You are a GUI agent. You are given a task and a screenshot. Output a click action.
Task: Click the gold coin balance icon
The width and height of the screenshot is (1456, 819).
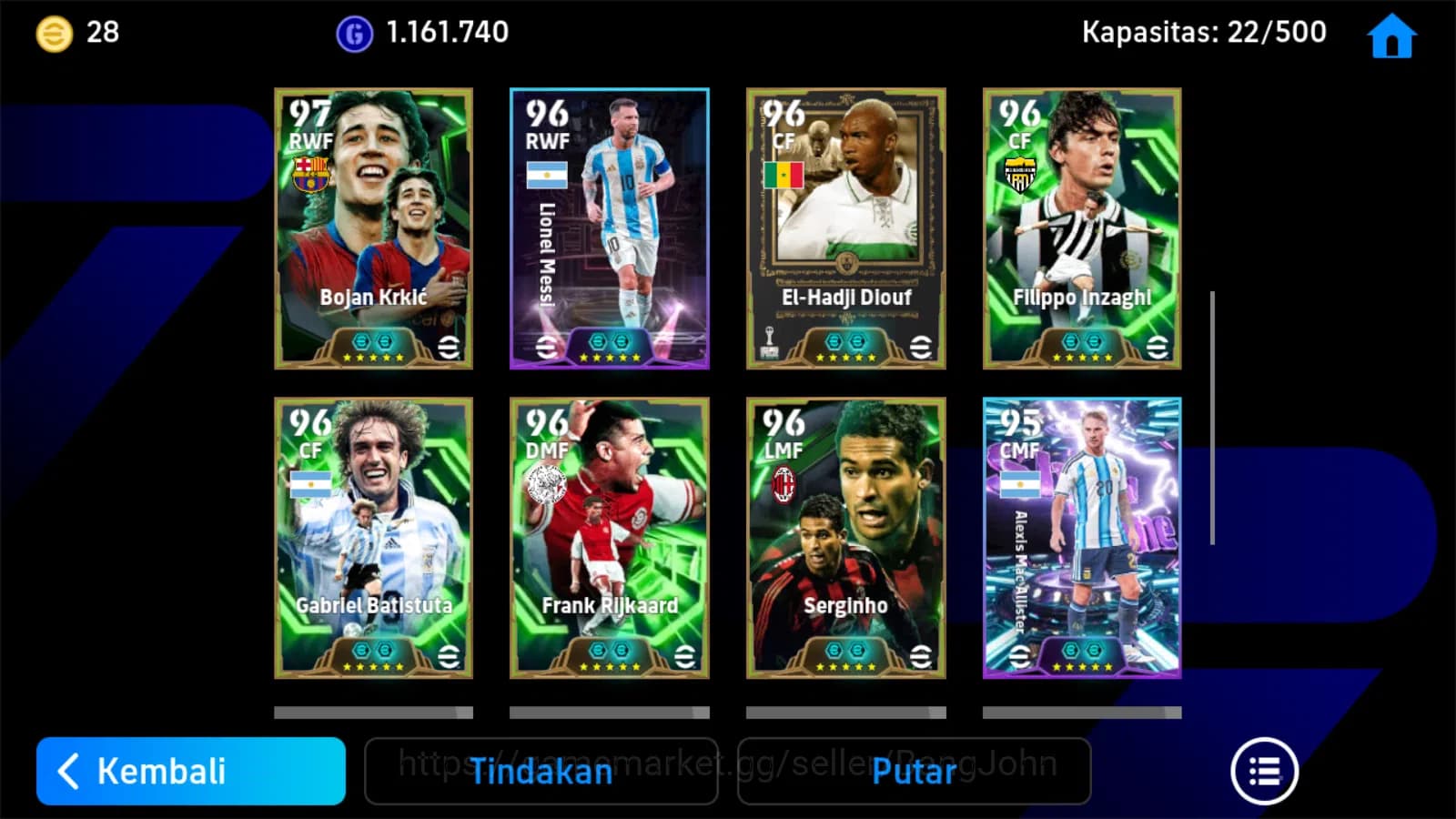[x=53, y=32]
